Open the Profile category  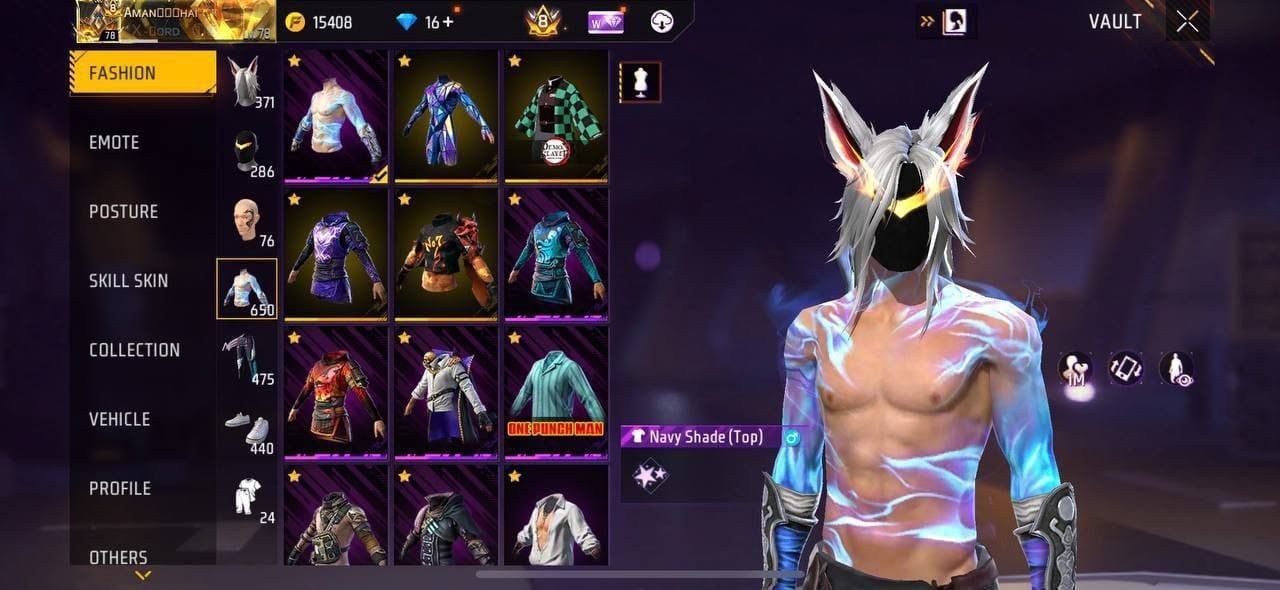[119, 488]
